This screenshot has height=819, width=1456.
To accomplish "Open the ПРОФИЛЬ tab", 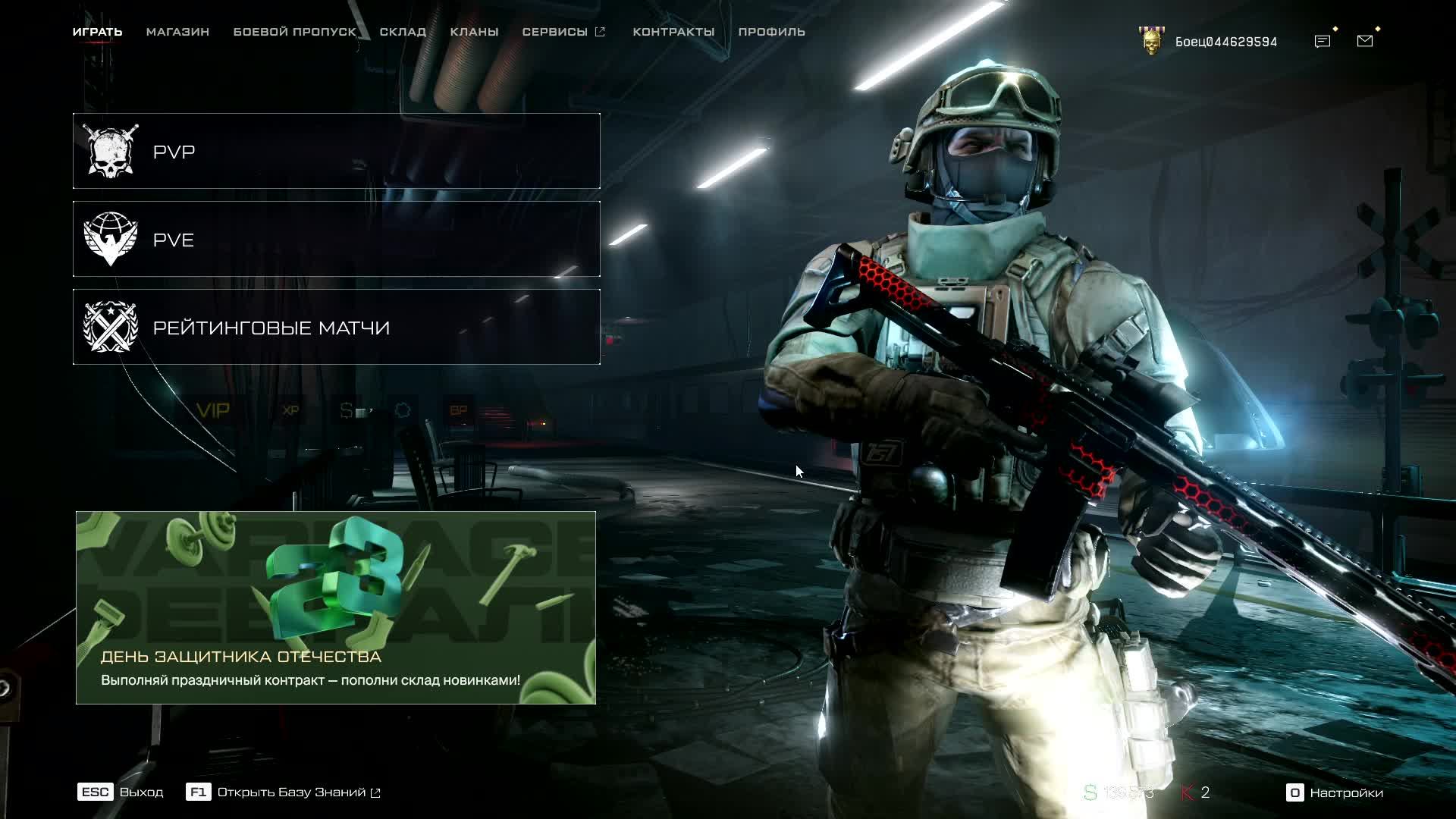I will 771,32.
